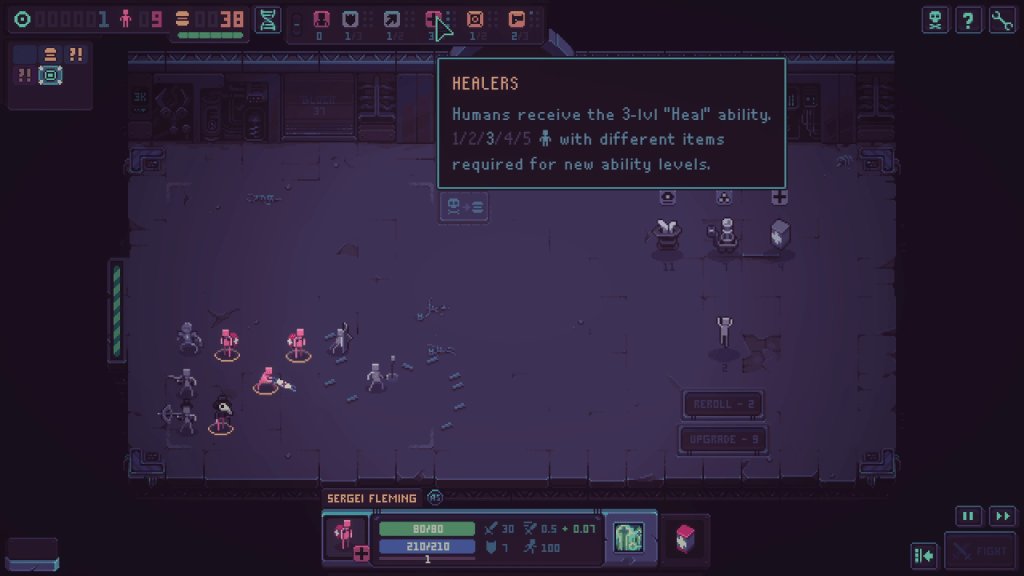Reroll the shop for 2
The image size is (1024, 576).
coord(723,404)
